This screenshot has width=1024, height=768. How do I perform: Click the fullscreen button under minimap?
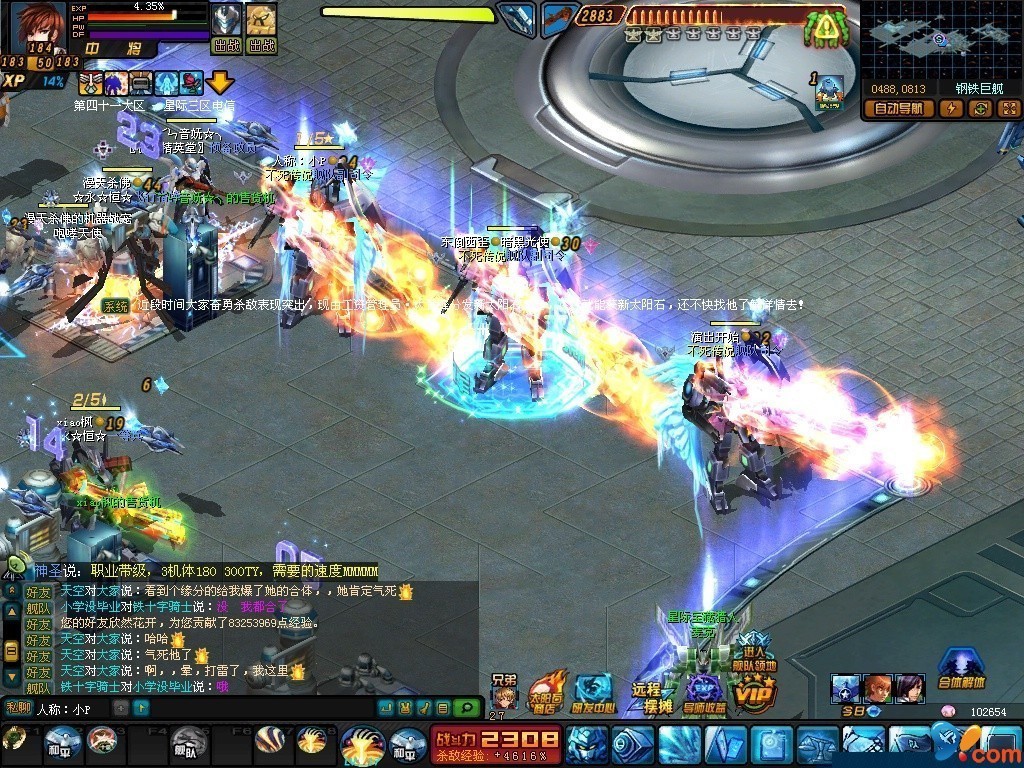coord(1007,109)
